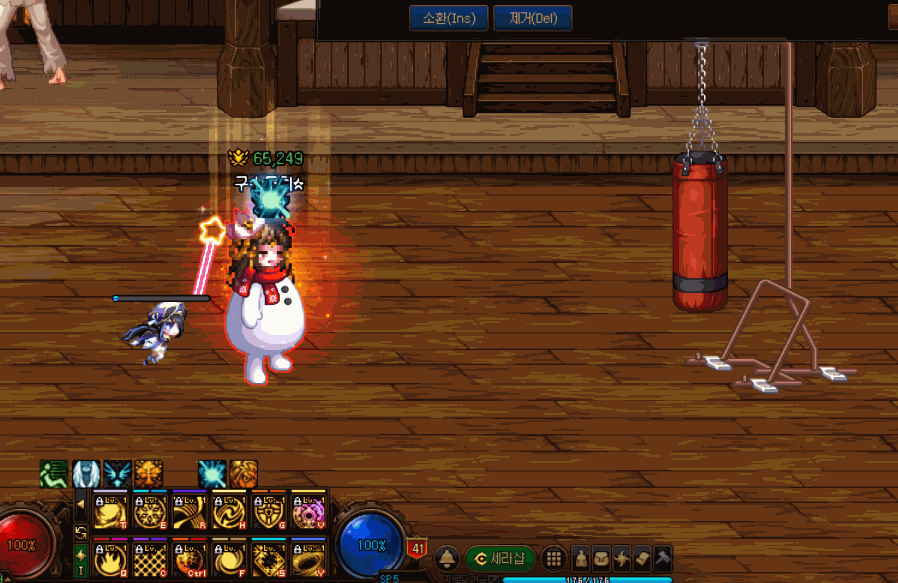Open the character figure menu icon
The width and height of the screenshot is (898, 583).
581,558
